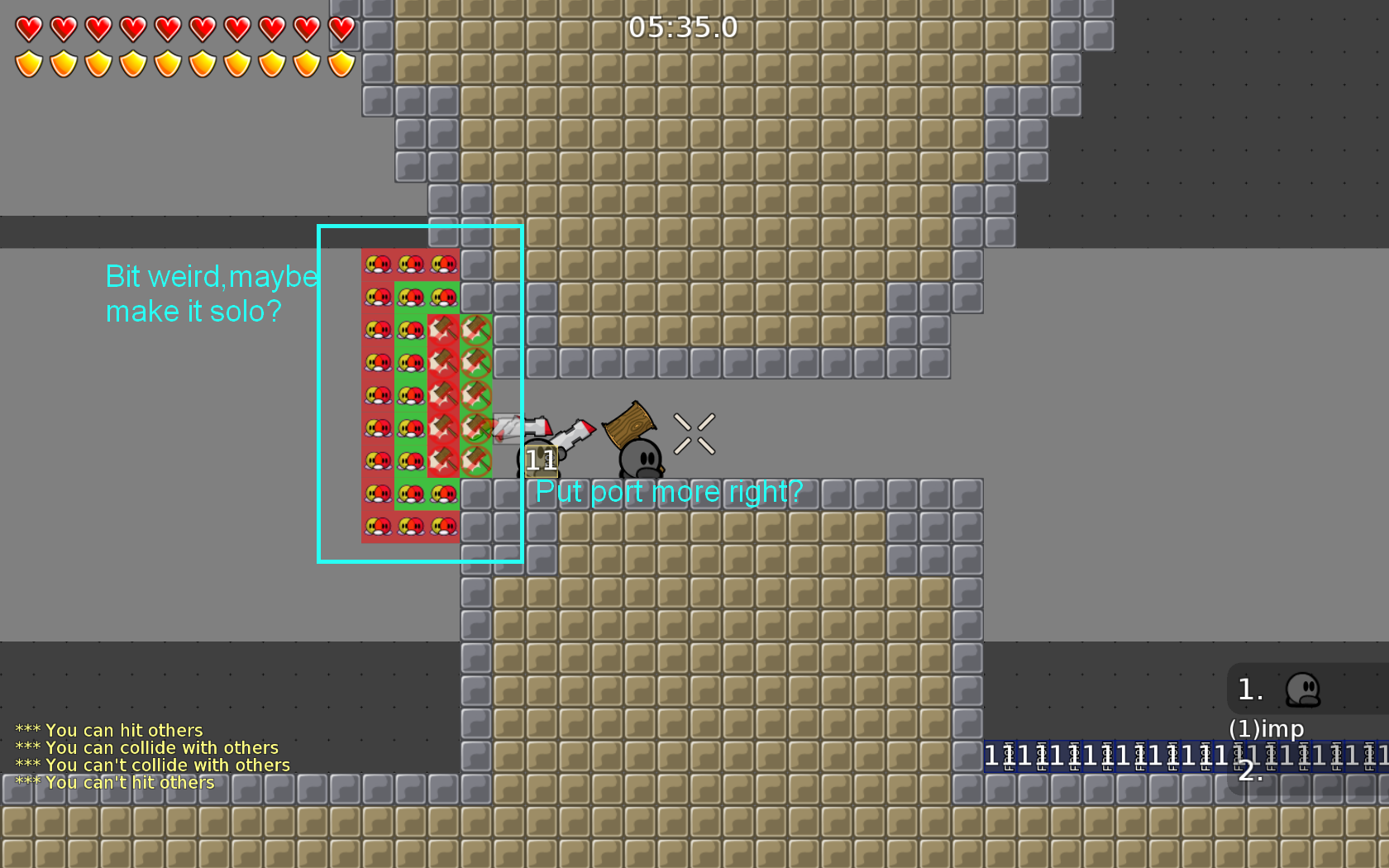The width and height of the screenshot is (1389, 868).
Task: Select the first armor shield icon
Action: coord(27,62)
